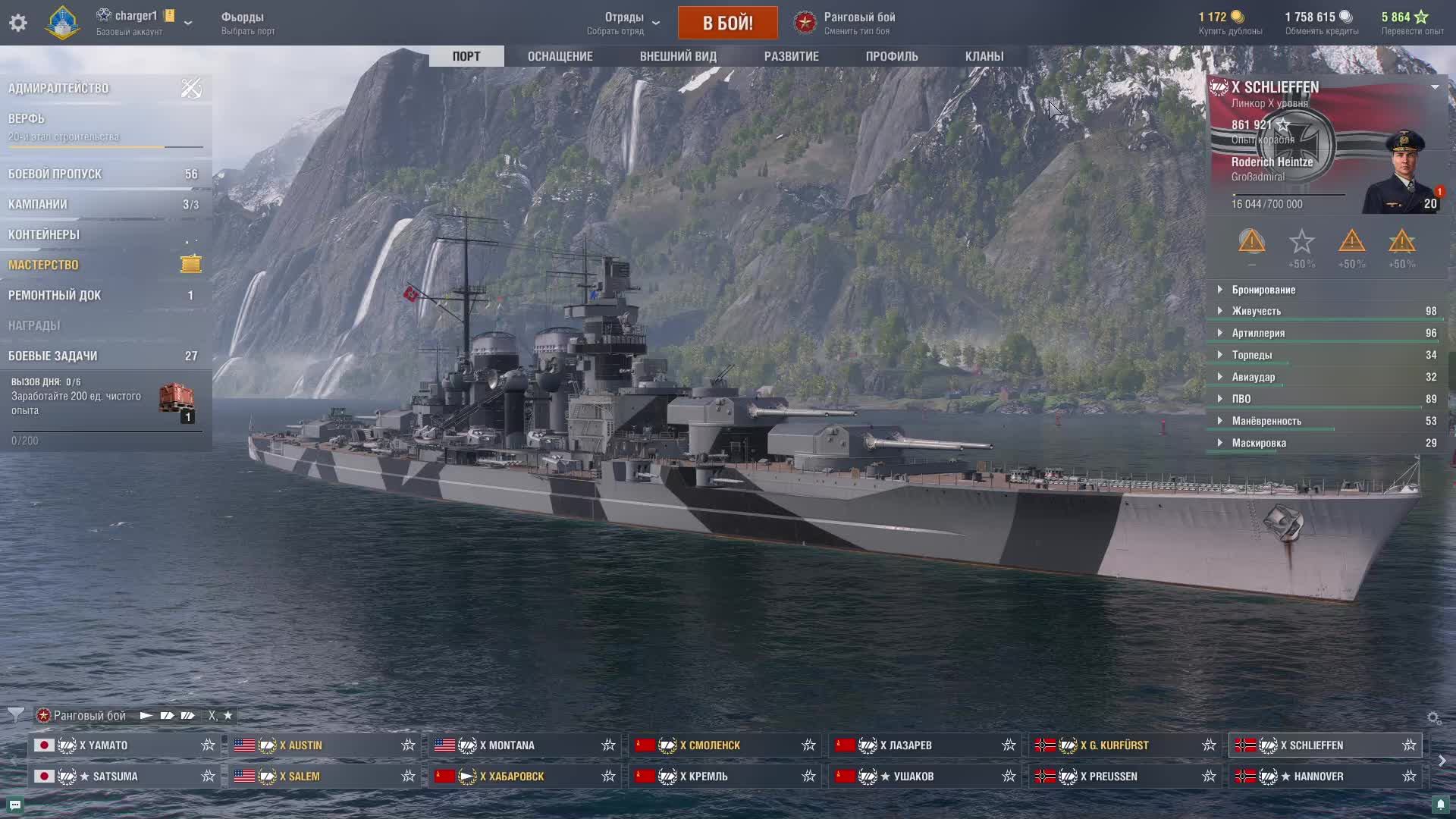Start battle with the В БОЙ! button
The image size is (1456, 819).
pos(727,23)
